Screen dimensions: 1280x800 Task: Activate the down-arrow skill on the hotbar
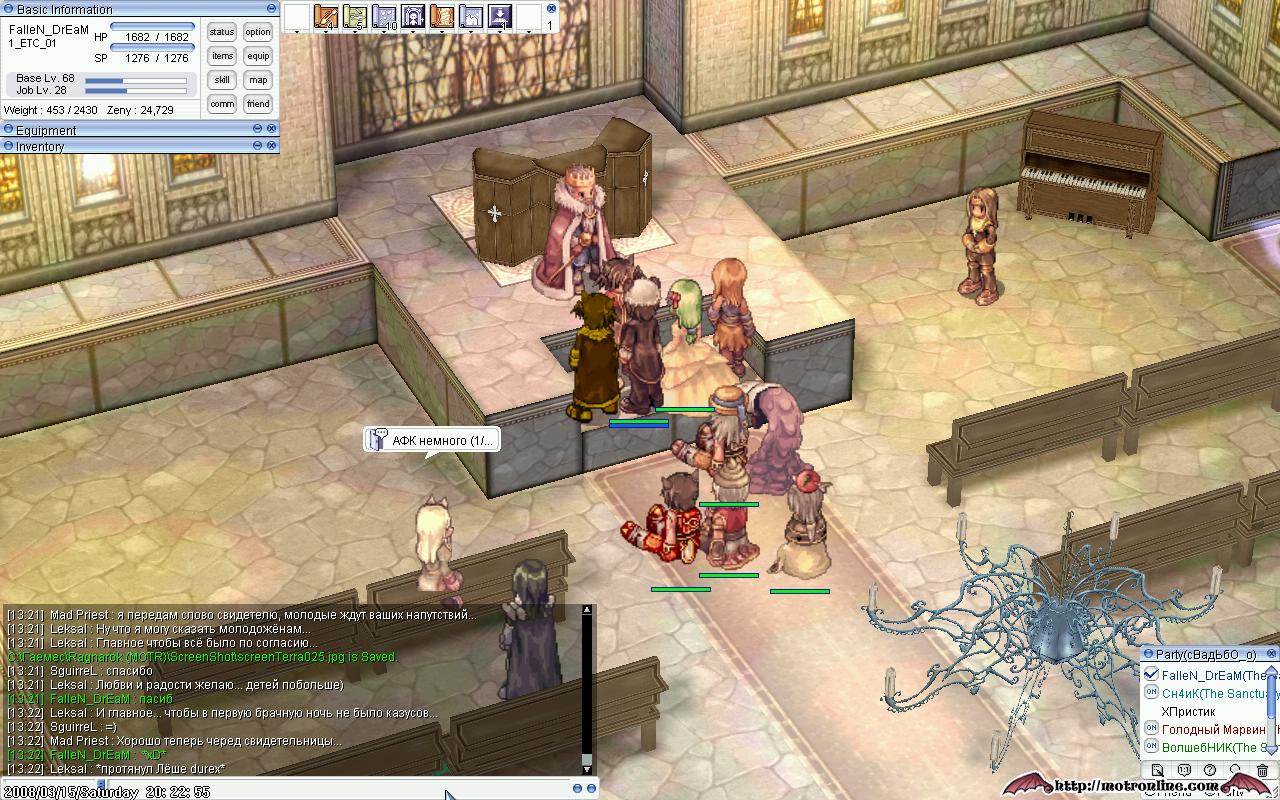point(500,17)
